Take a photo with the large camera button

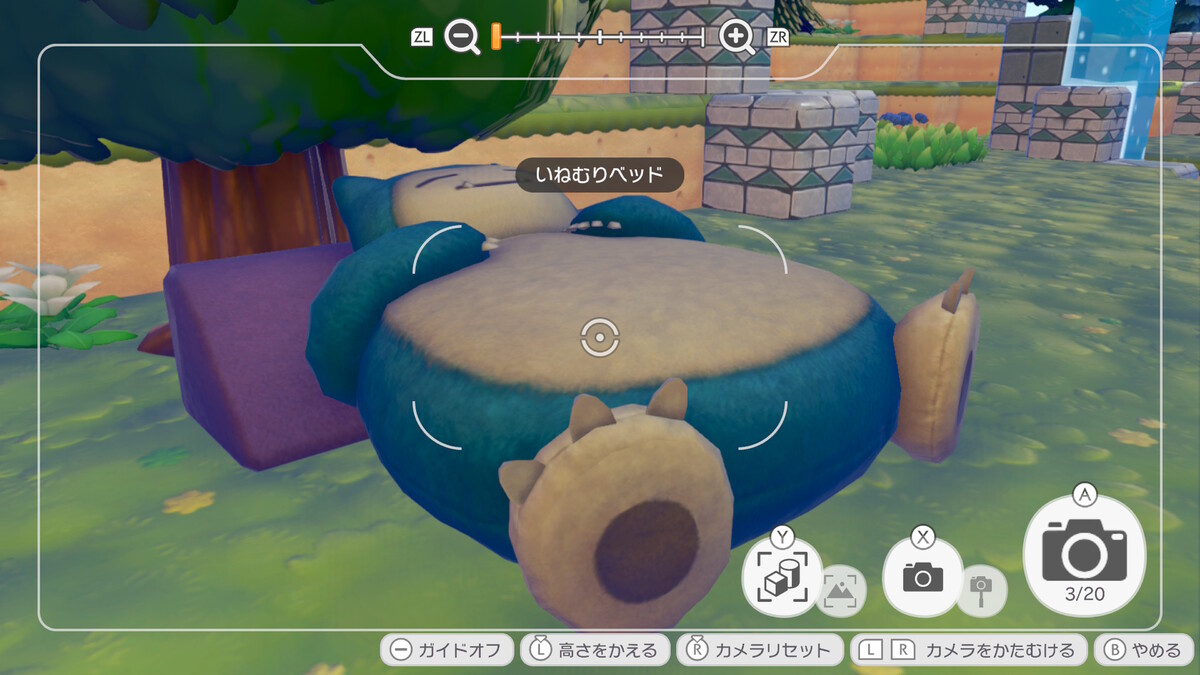point(1084,553)
